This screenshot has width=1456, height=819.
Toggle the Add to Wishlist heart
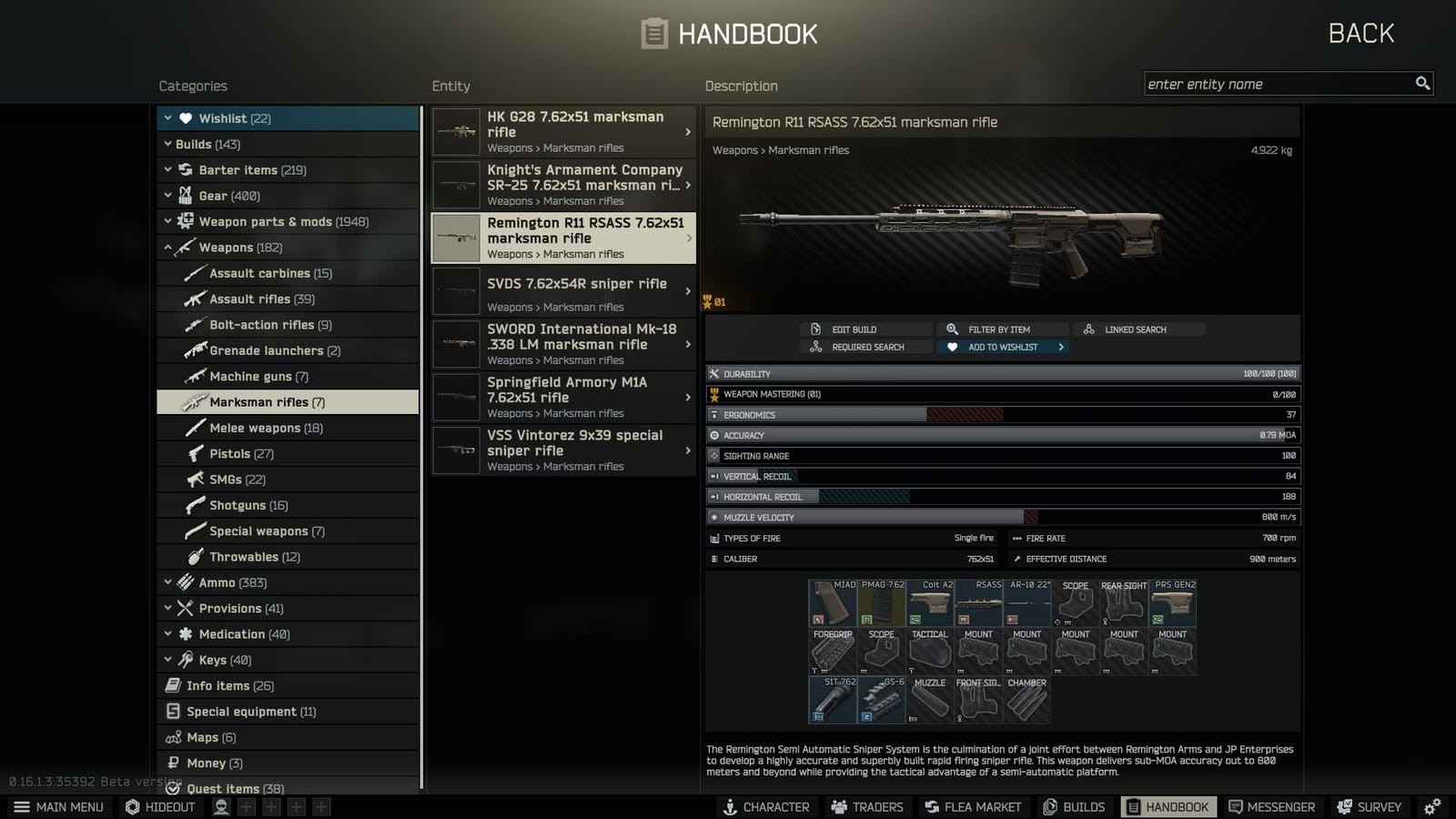[953, 347]
